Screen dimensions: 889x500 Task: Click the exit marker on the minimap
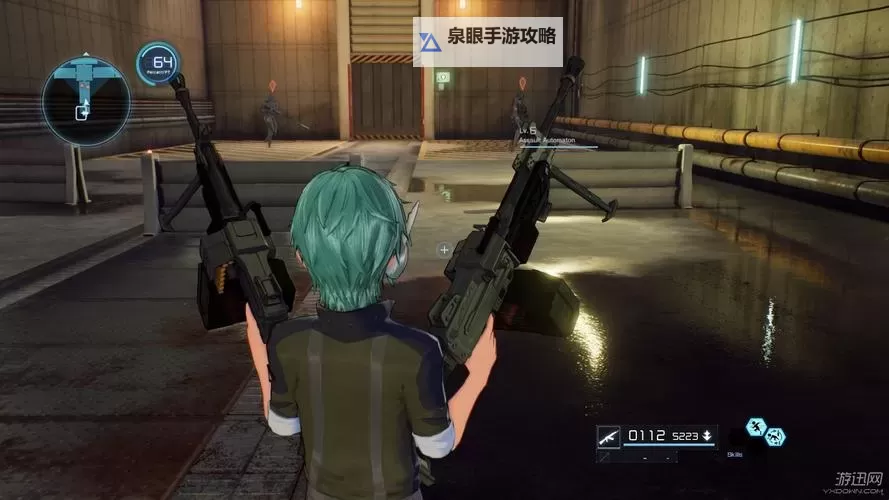tap(81, 113)
